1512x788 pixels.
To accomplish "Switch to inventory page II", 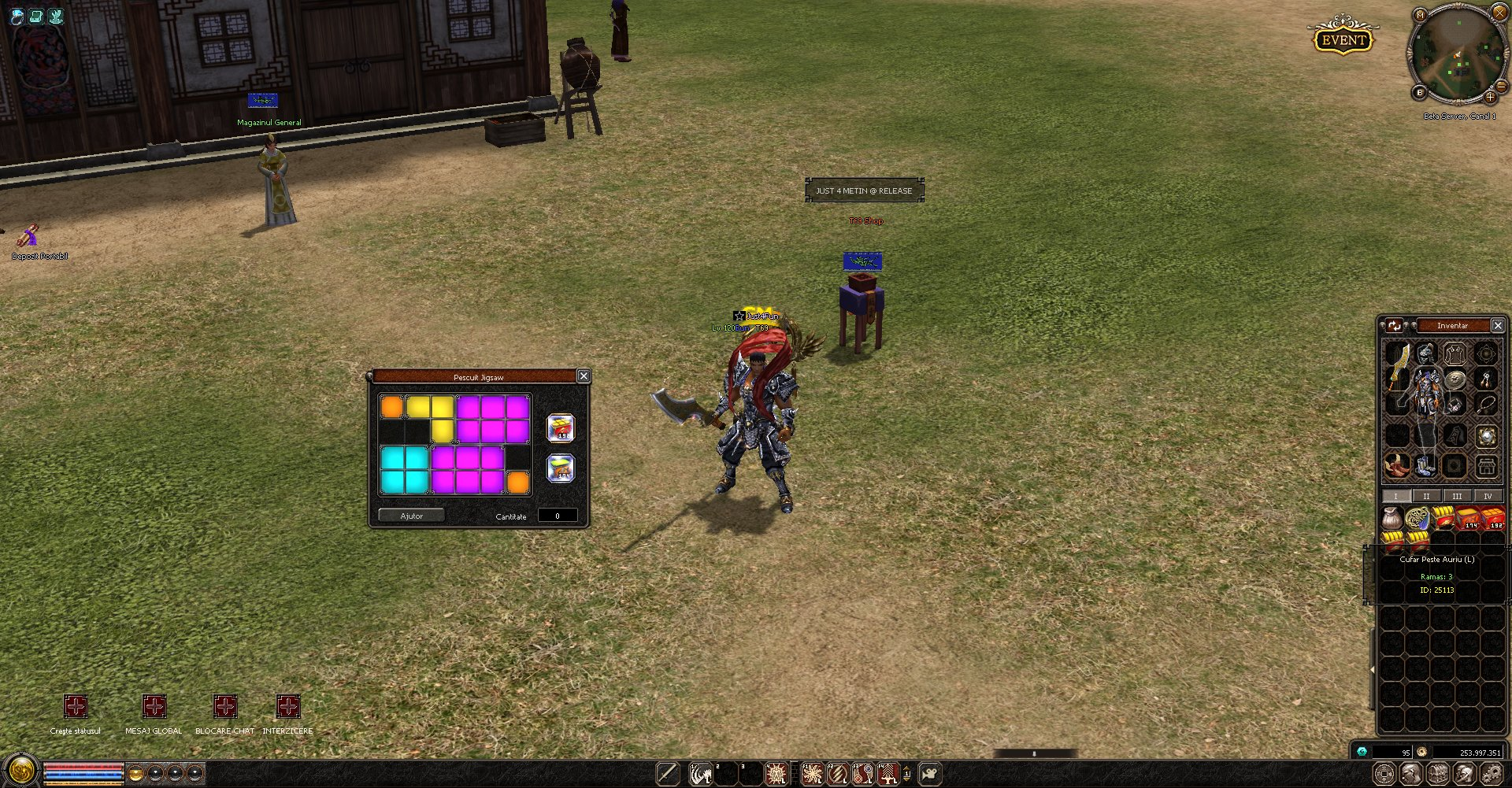I will pyautogui.click(x=1426, y=496).
